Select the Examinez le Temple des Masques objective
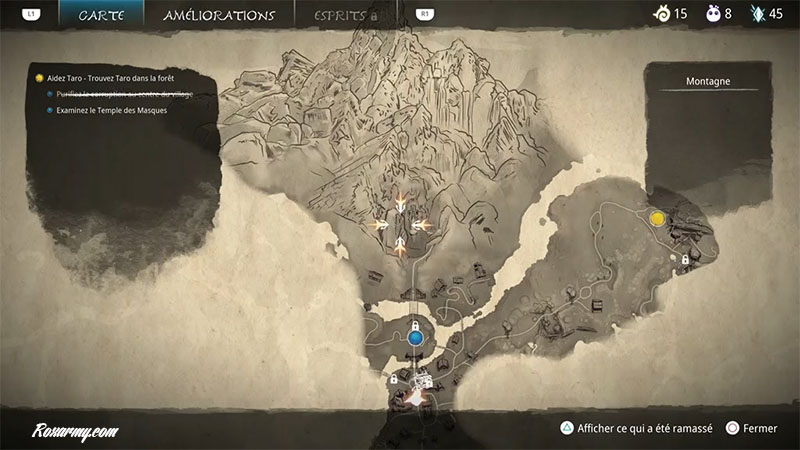Viewport: 800px width, 450px height. 111,110
